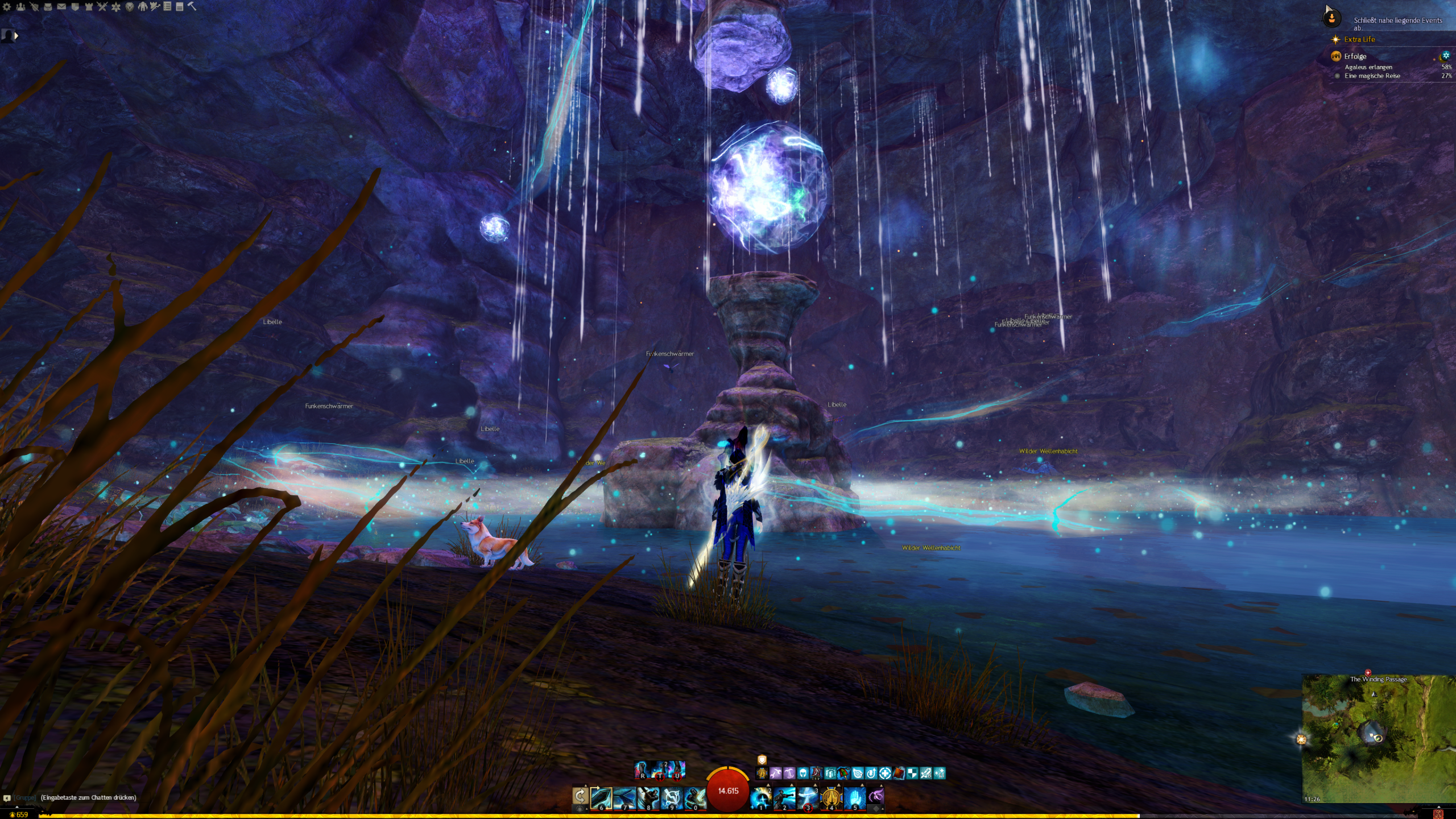Image resolution: width=1456 pixels, height=819 pixels.
Task: Use the weapon skill in slot 8
Action: [x=648, y=797]
